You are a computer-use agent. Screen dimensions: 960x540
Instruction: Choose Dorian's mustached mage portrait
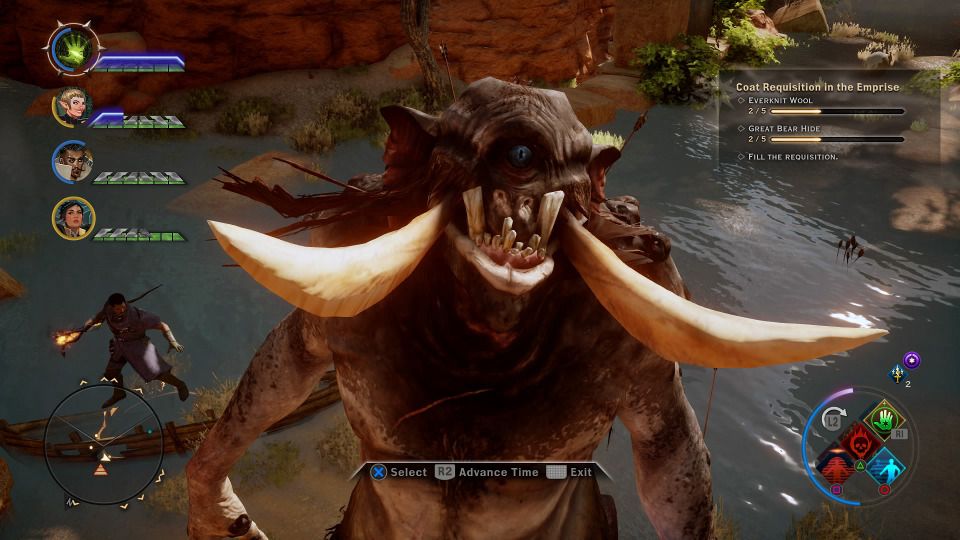(73, 162)
